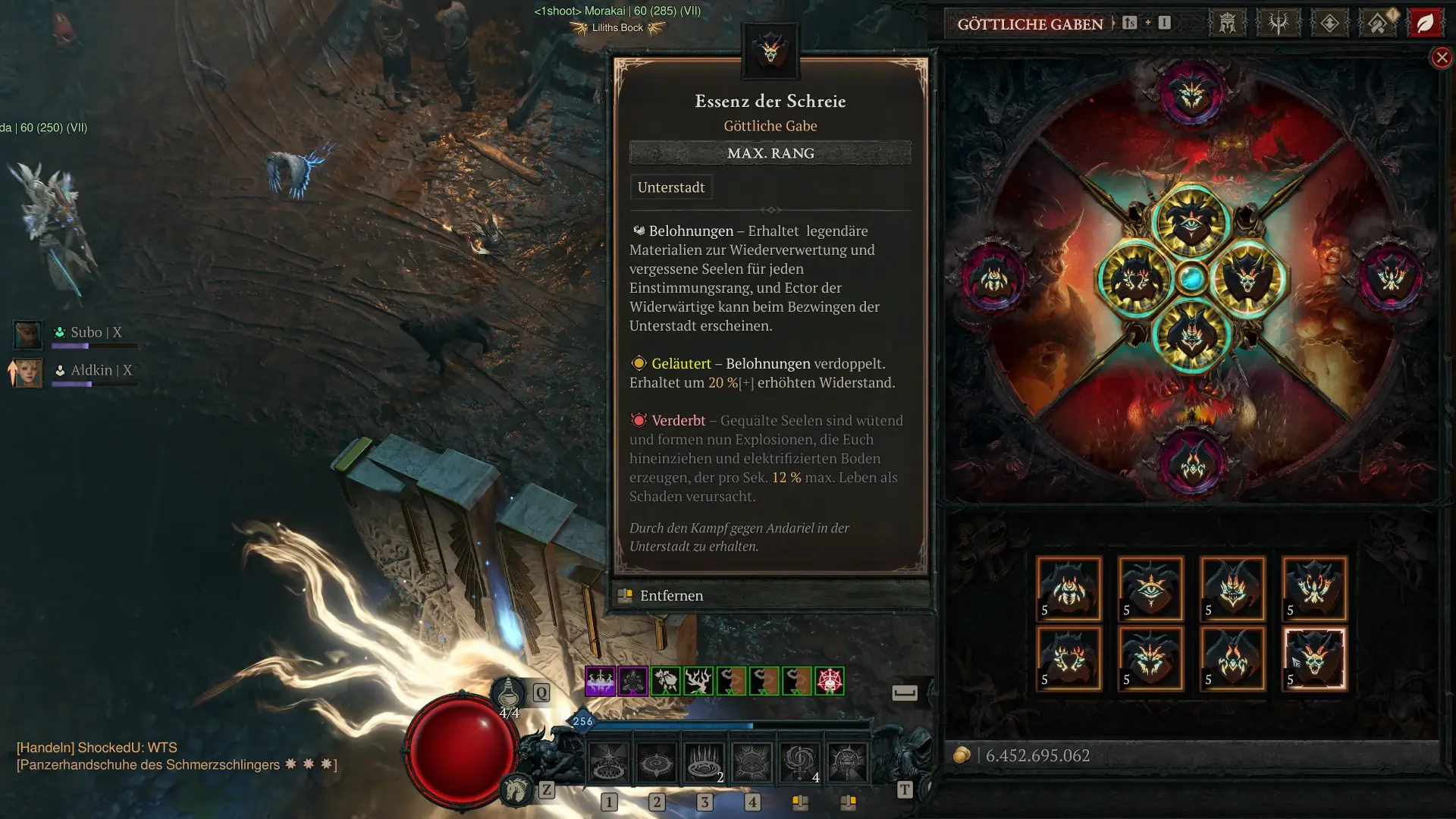Click the arrow beside the GÖTTLICHE GABEN title
Screen dimensions: 1456x819
(x=1113, y=24)
